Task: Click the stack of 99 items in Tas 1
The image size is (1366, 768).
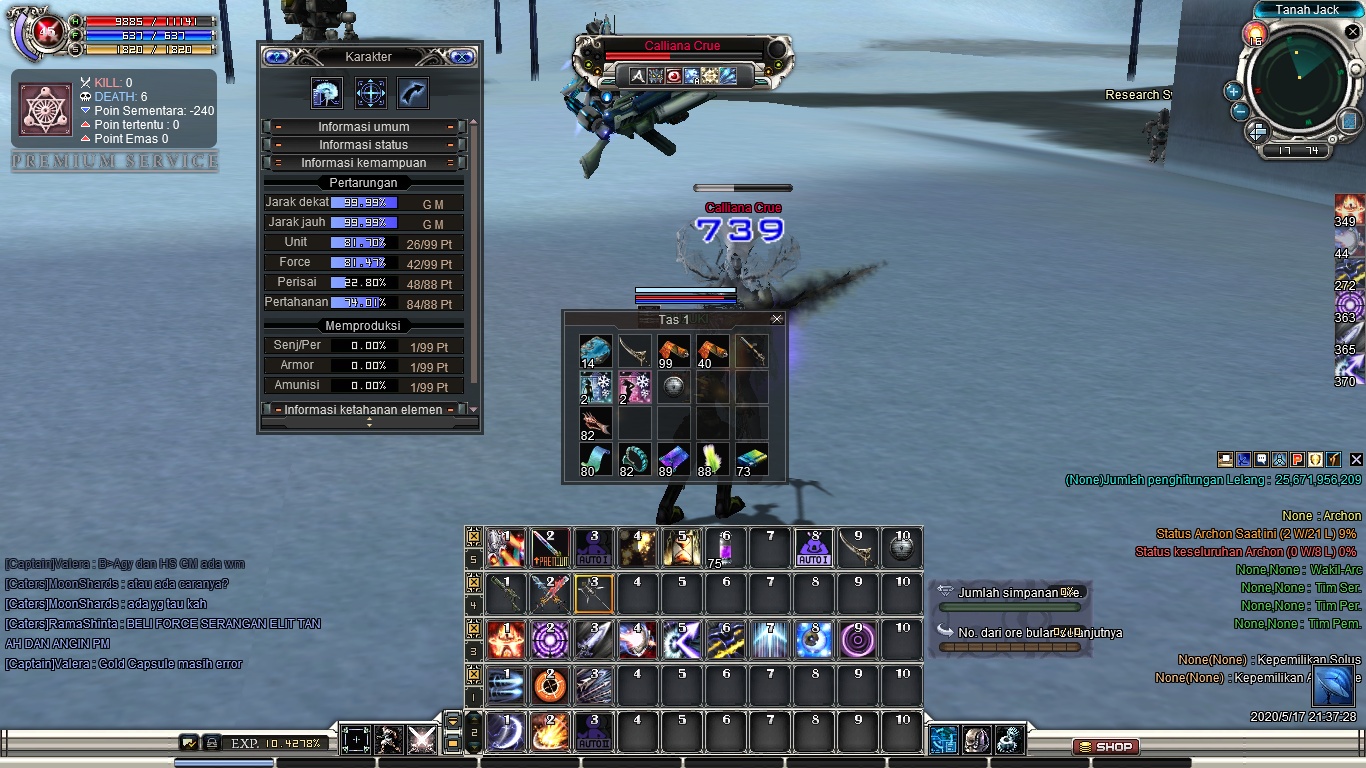Action: tap(672, 352)
